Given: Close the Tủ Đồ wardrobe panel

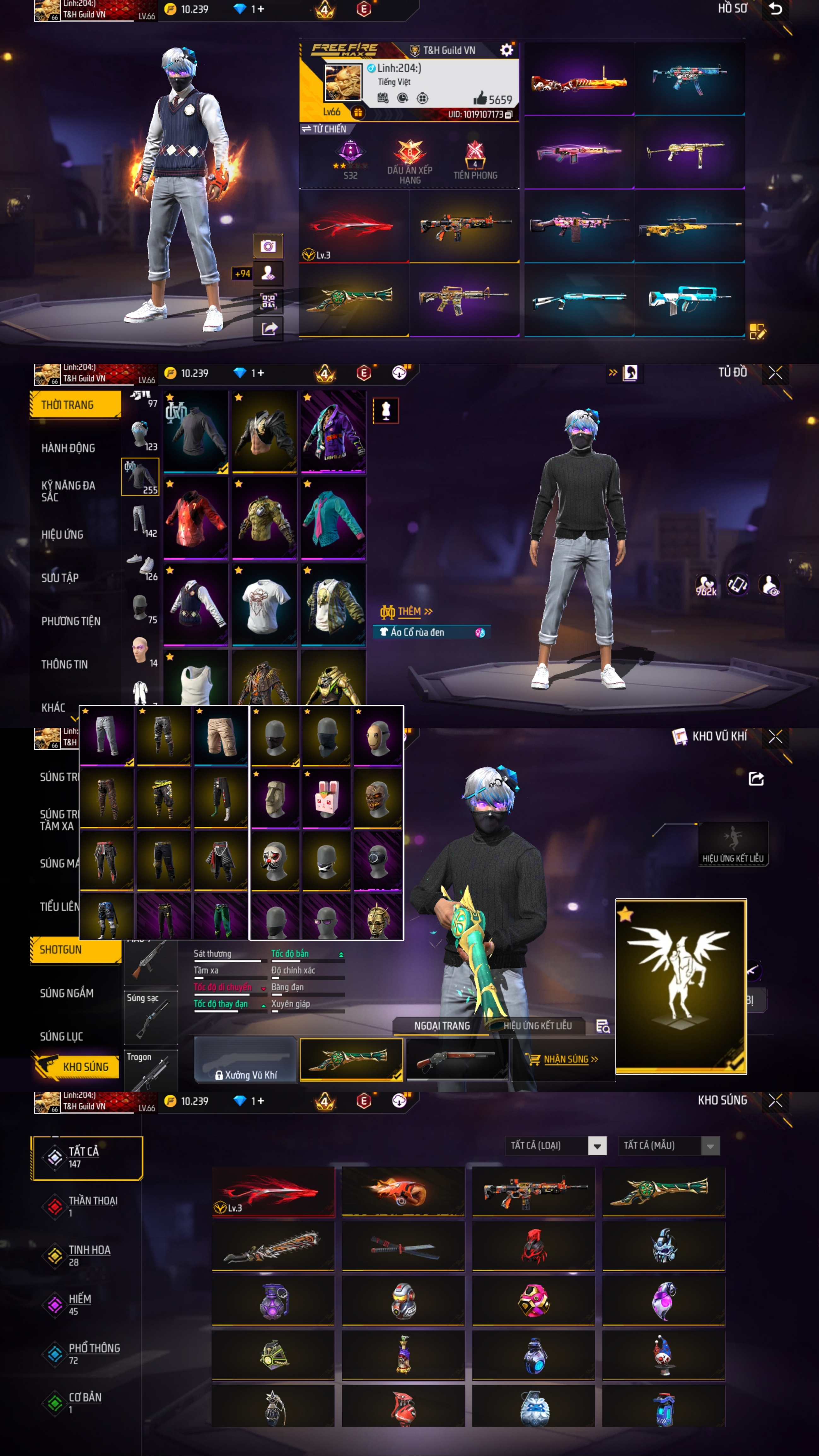Looking at the screenshot, I should 775,373.
